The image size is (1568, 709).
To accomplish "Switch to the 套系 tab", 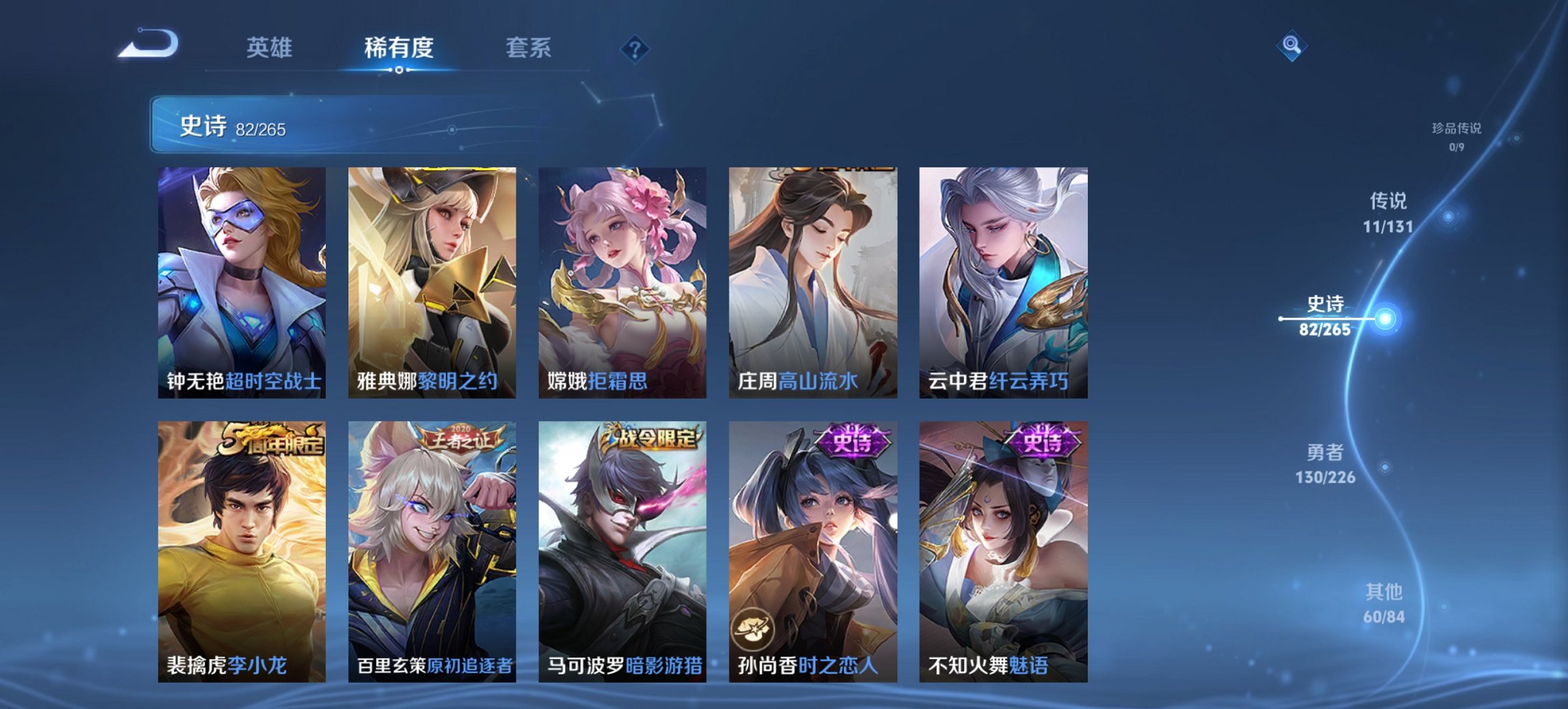I will coord(528,49).
